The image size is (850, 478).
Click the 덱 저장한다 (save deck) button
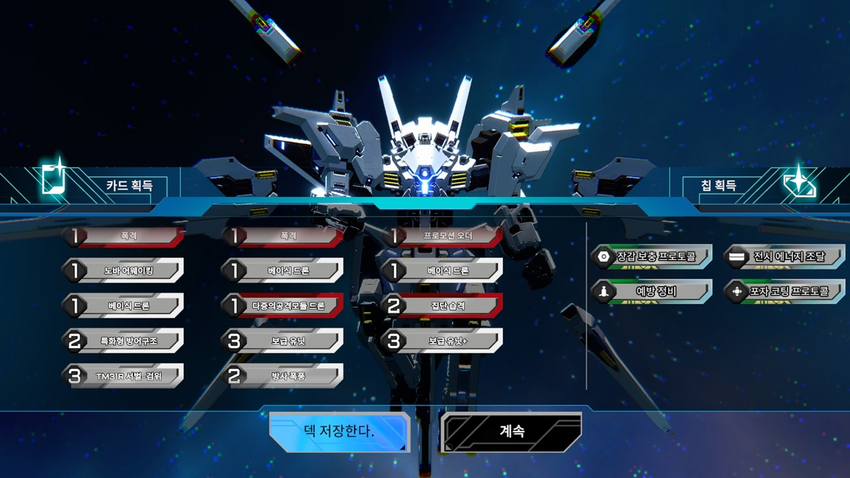[x=338, y=432]
